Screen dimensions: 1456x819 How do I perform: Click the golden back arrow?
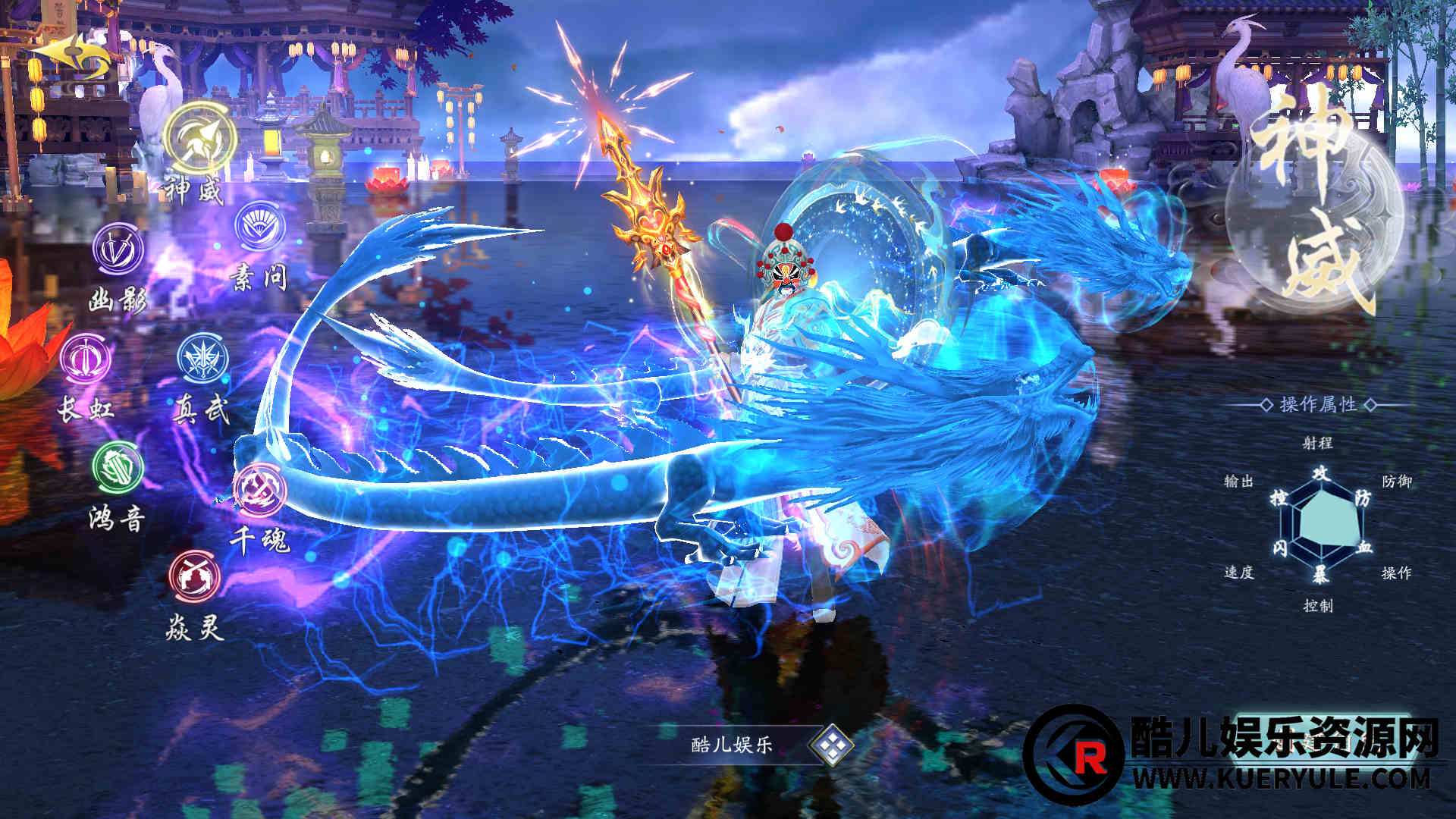click(71, 58)
